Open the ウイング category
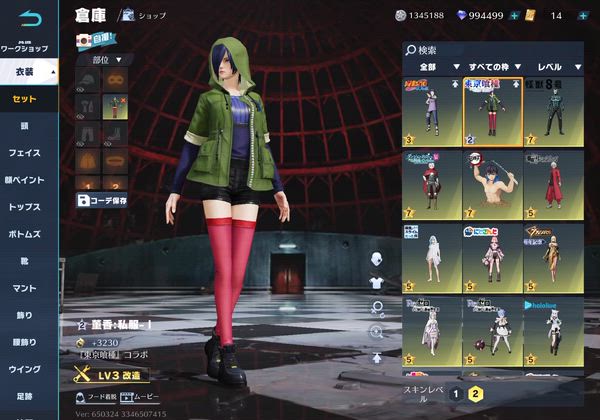The image size is (600, 420). tap(25, 369)
